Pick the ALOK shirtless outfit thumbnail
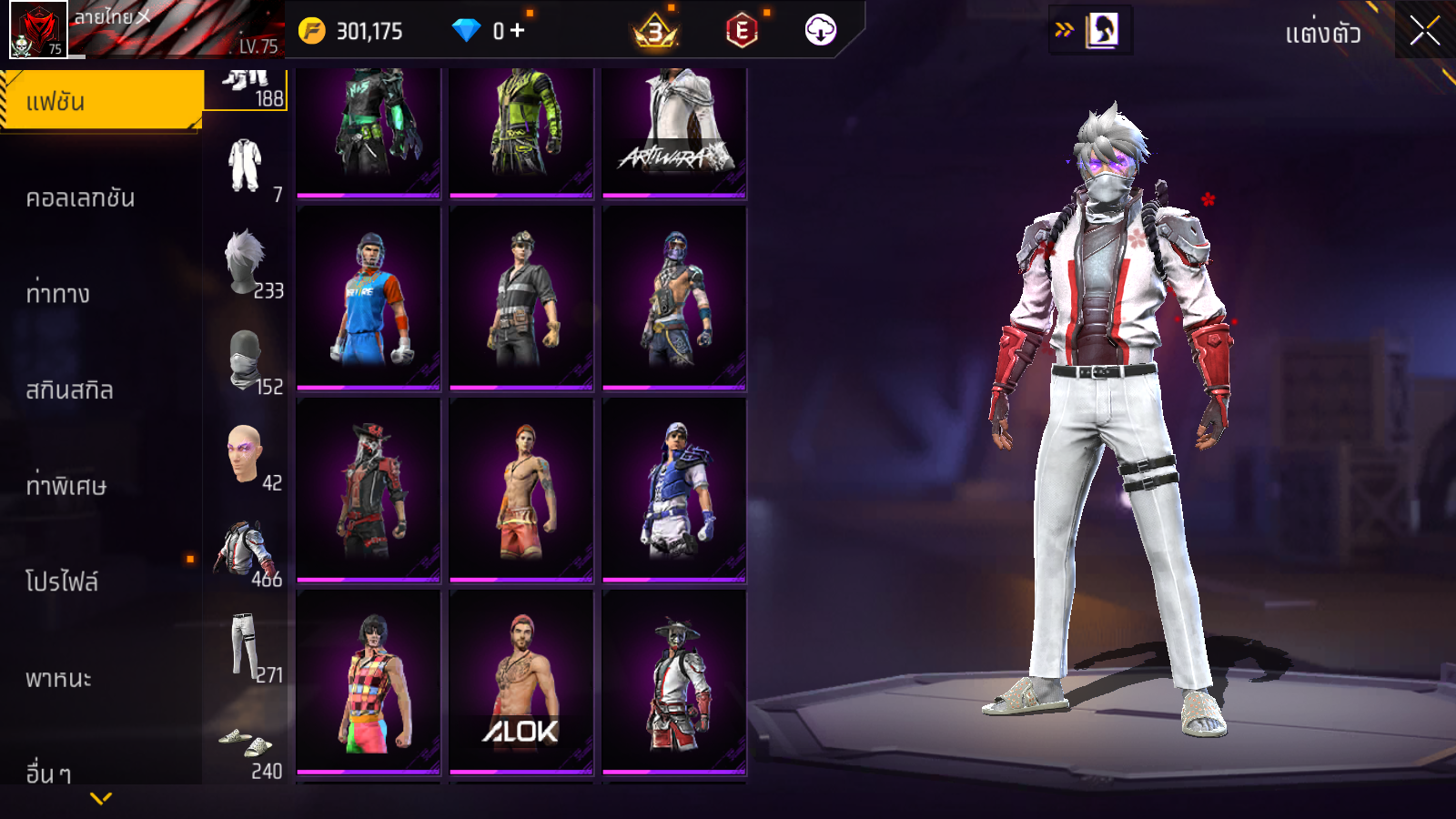 [x=521, y=682]
